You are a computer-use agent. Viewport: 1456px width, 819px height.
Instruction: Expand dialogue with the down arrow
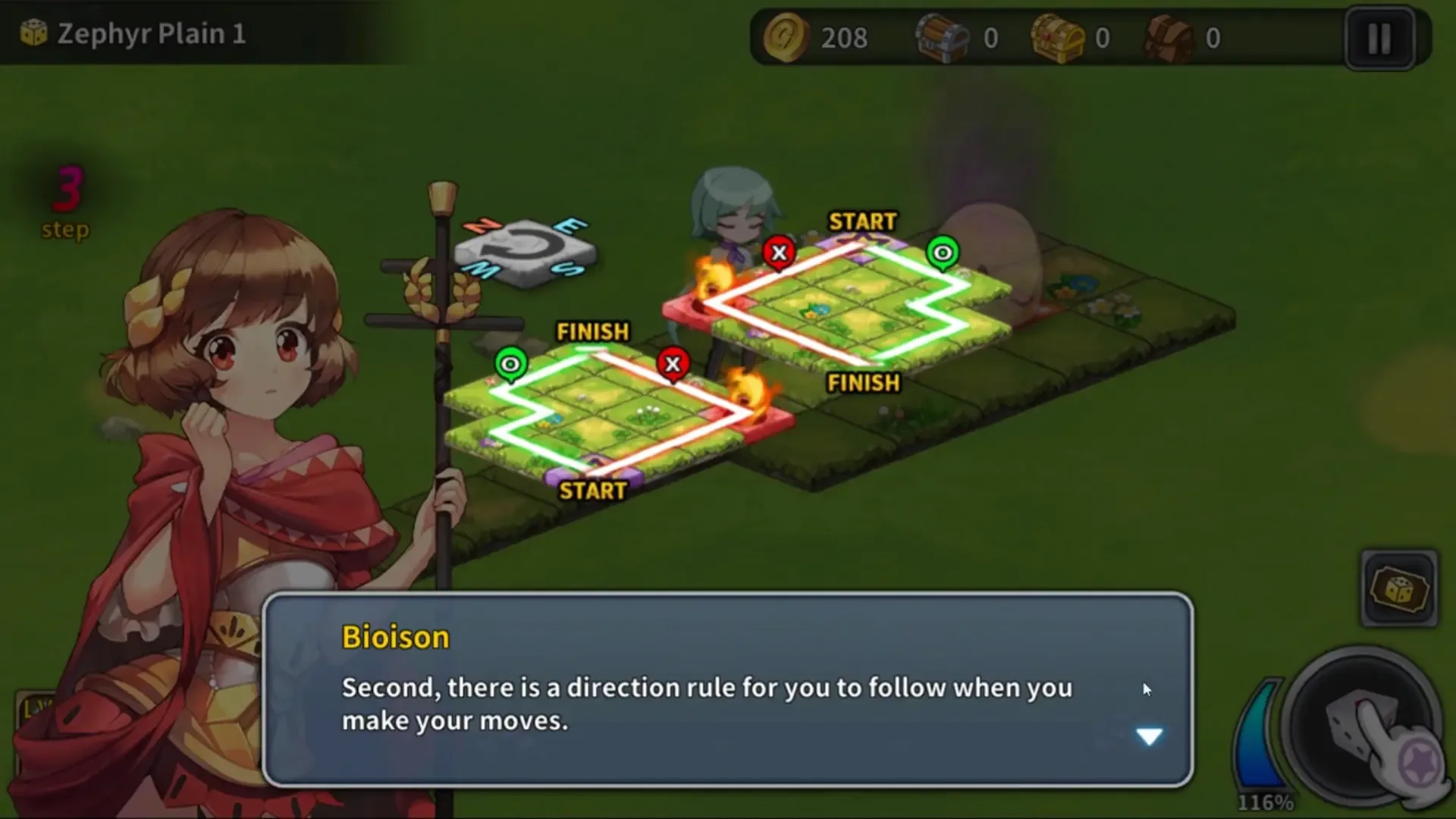click(1150, 736)
